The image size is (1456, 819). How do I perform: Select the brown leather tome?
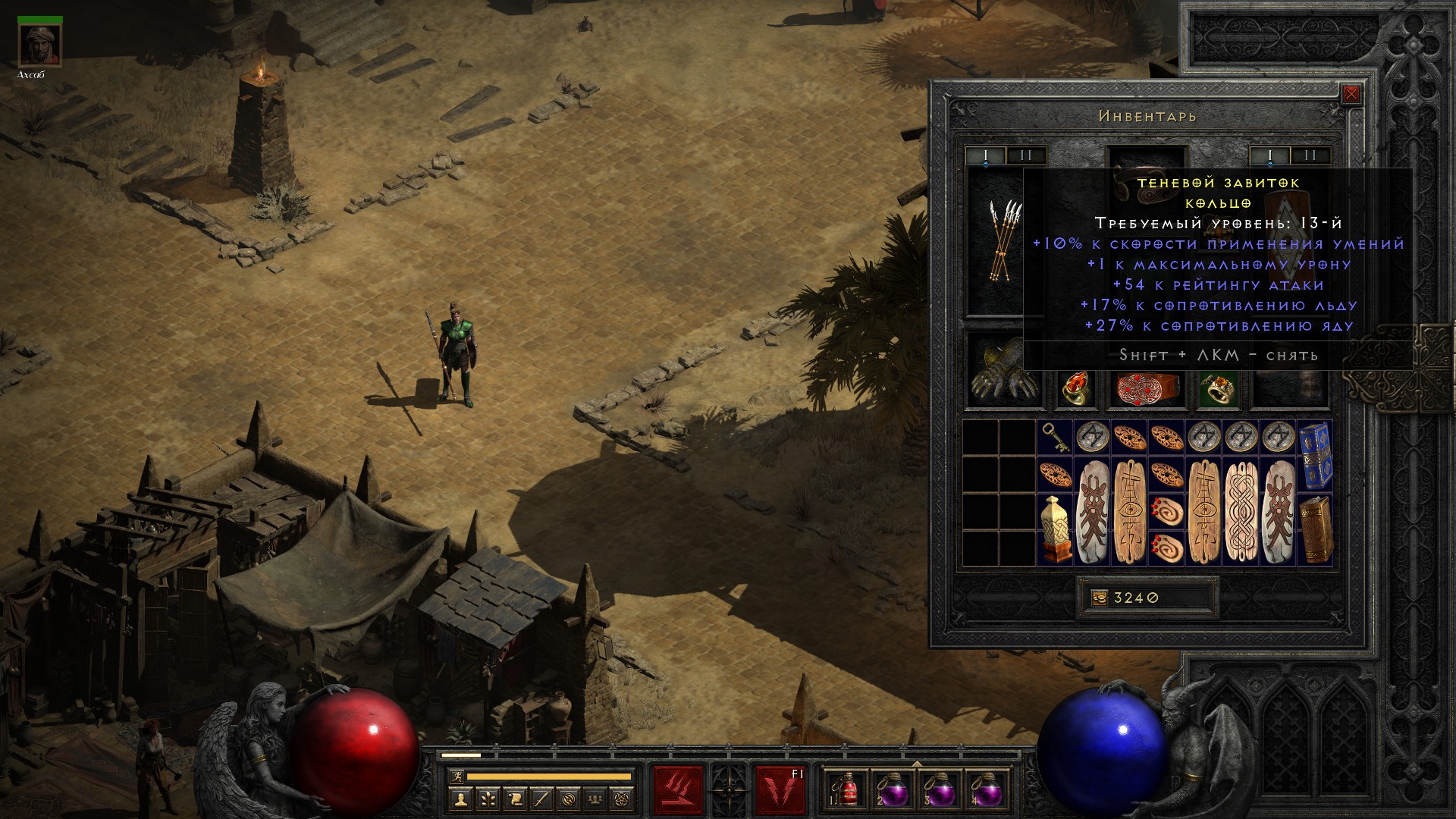click(x=1315, y=529)
